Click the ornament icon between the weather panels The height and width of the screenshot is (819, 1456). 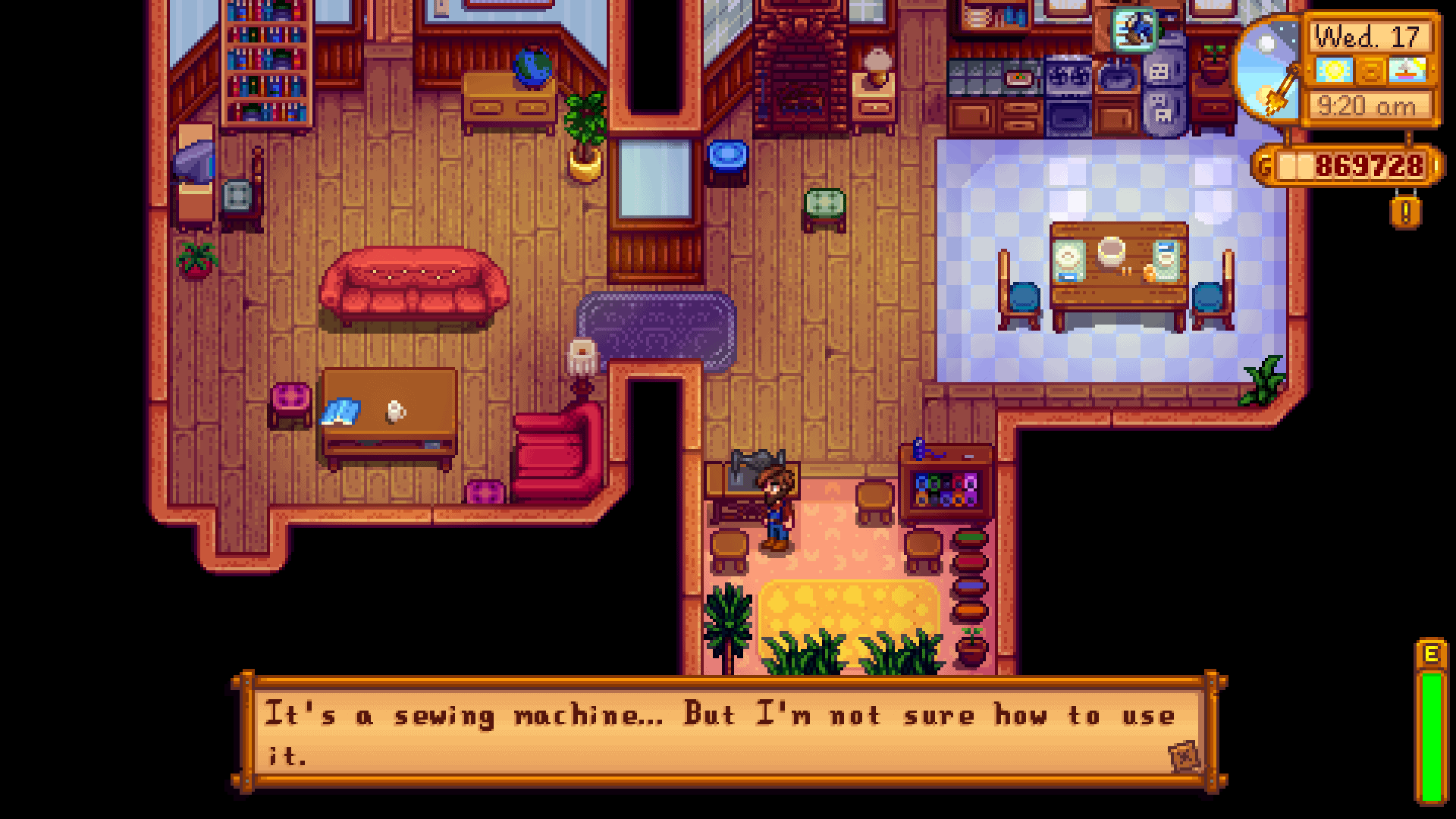1372,70
